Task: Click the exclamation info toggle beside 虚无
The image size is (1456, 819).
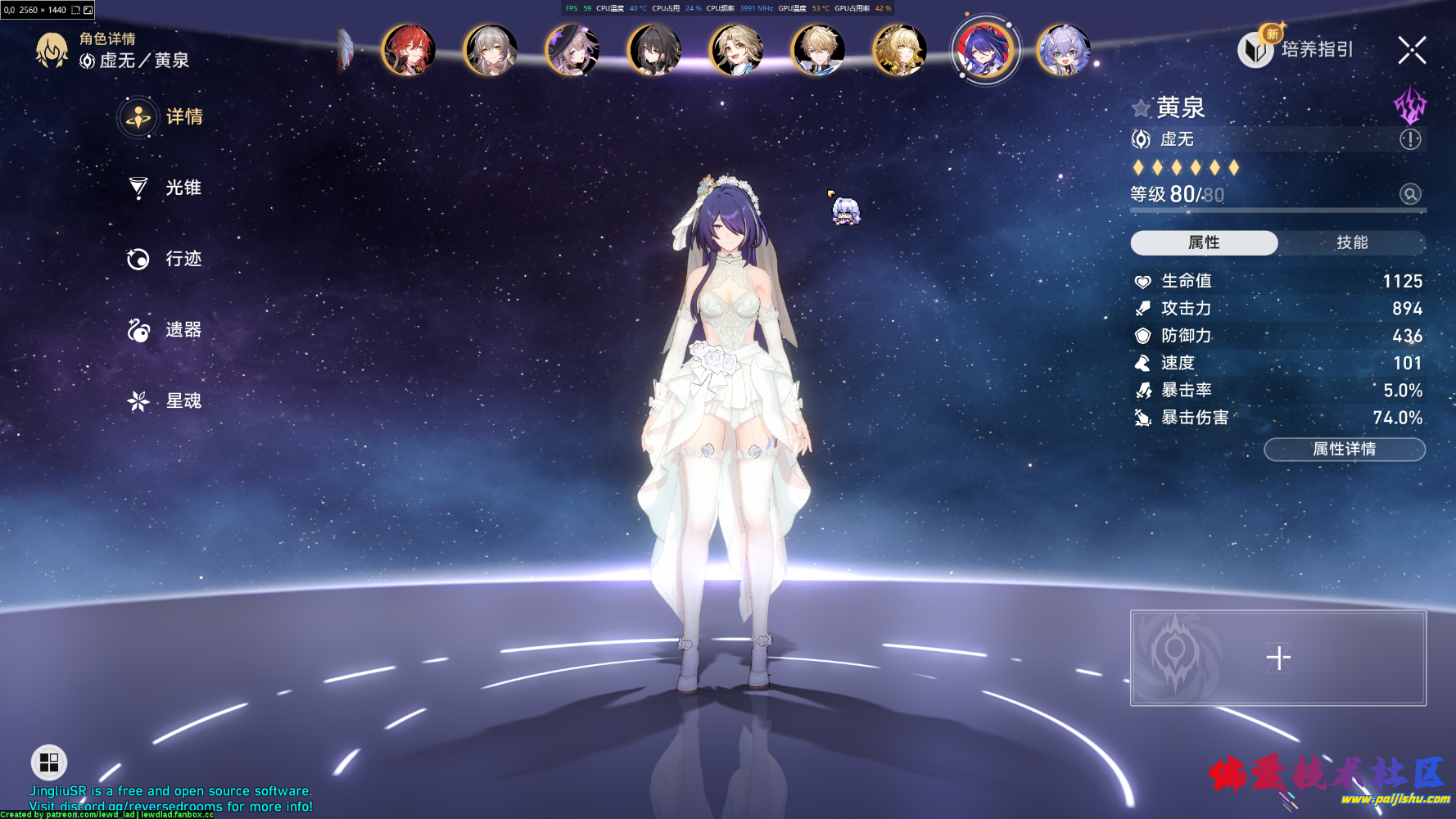Action: tap(1409, 139)
